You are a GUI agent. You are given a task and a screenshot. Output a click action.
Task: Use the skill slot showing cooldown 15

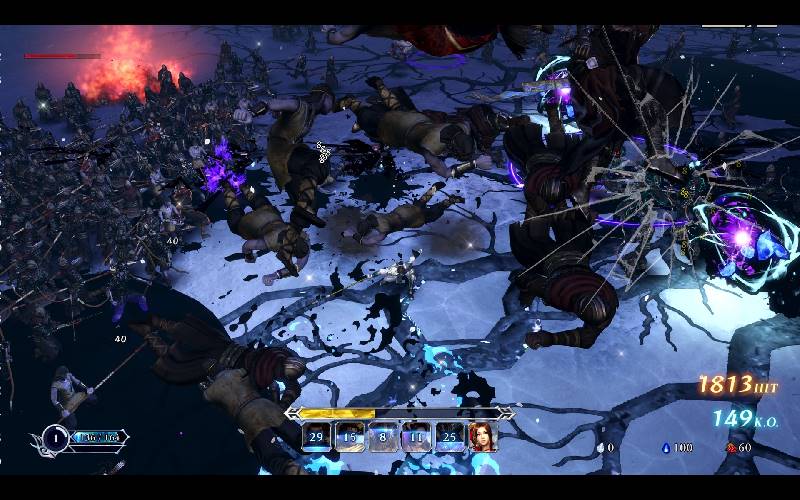tap(350, 437)
